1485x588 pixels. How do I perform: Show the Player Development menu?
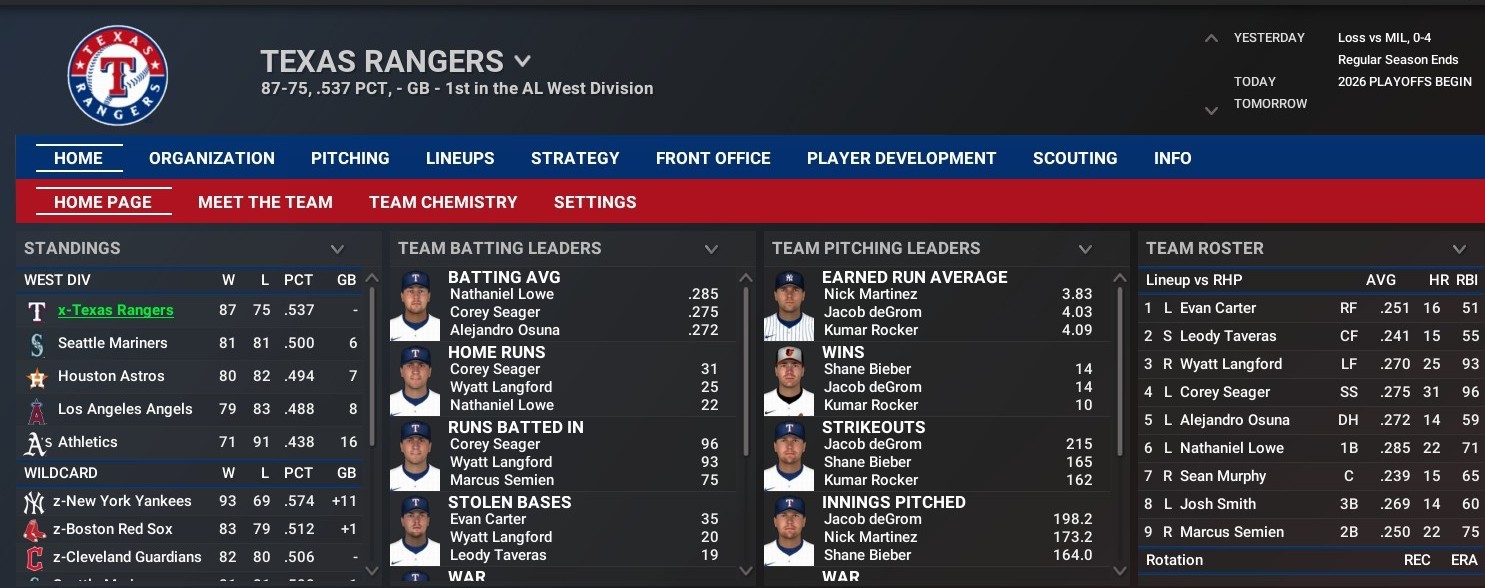[x=901, y=158]
